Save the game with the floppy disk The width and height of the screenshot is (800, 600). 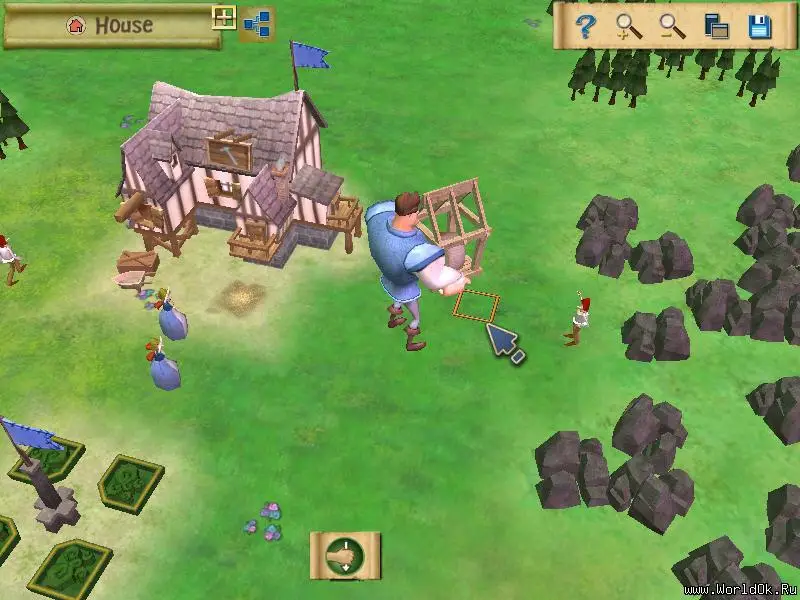(759, 27)
